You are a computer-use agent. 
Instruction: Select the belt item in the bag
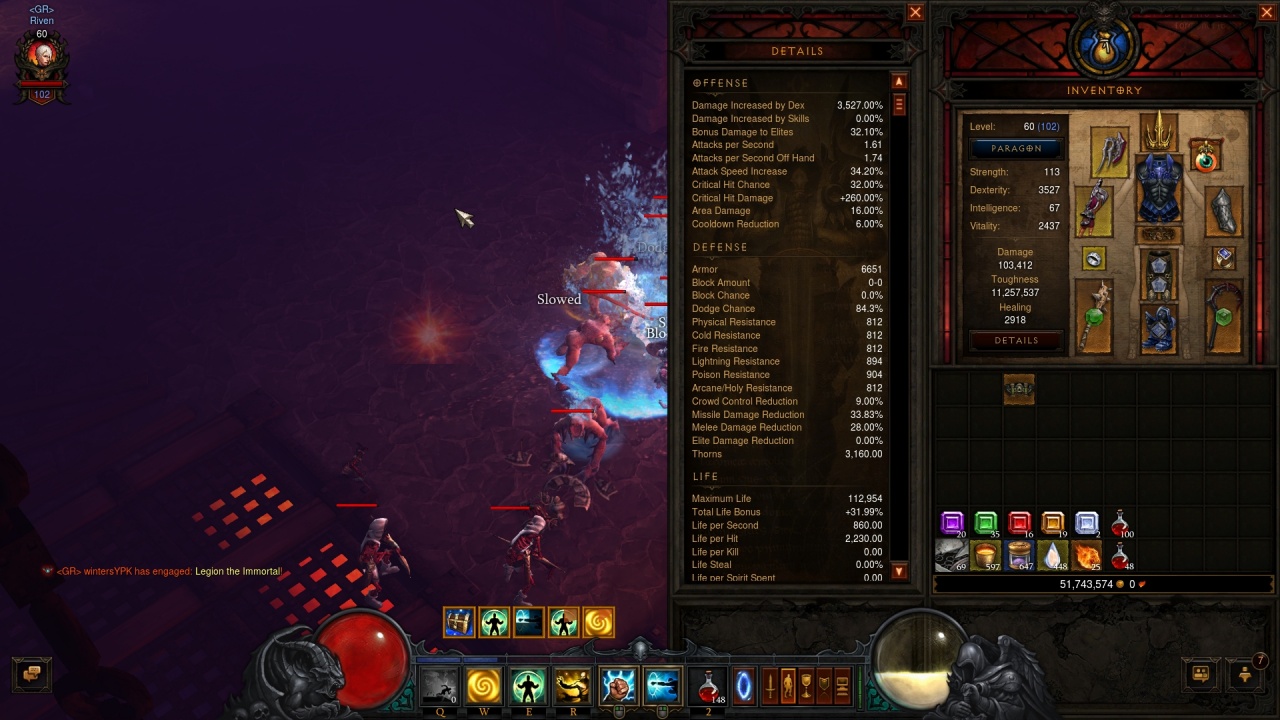1018,388
